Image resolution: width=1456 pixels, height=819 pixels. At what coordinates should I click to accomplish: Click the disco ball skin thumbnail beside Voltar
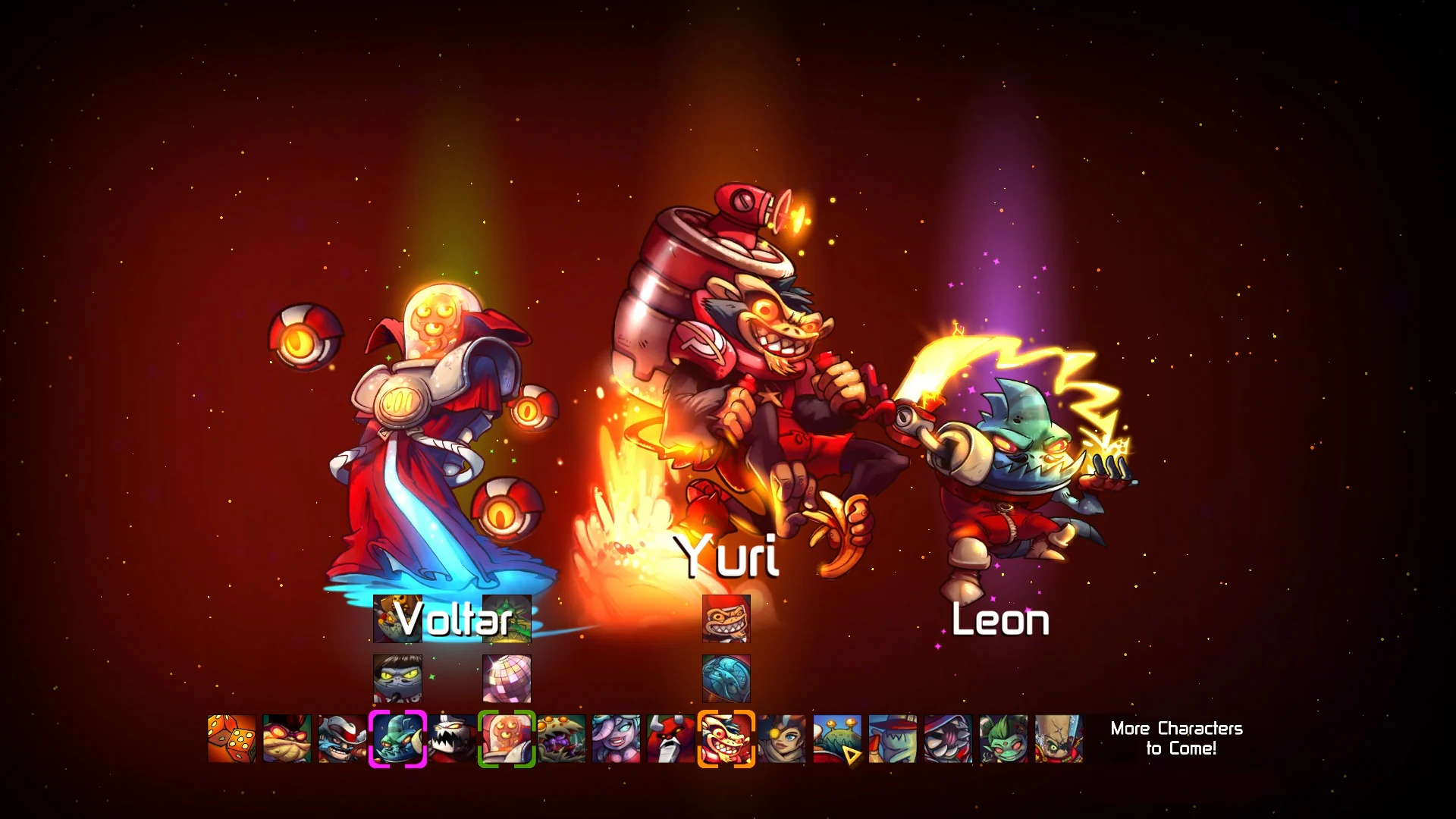coord(506,679)
